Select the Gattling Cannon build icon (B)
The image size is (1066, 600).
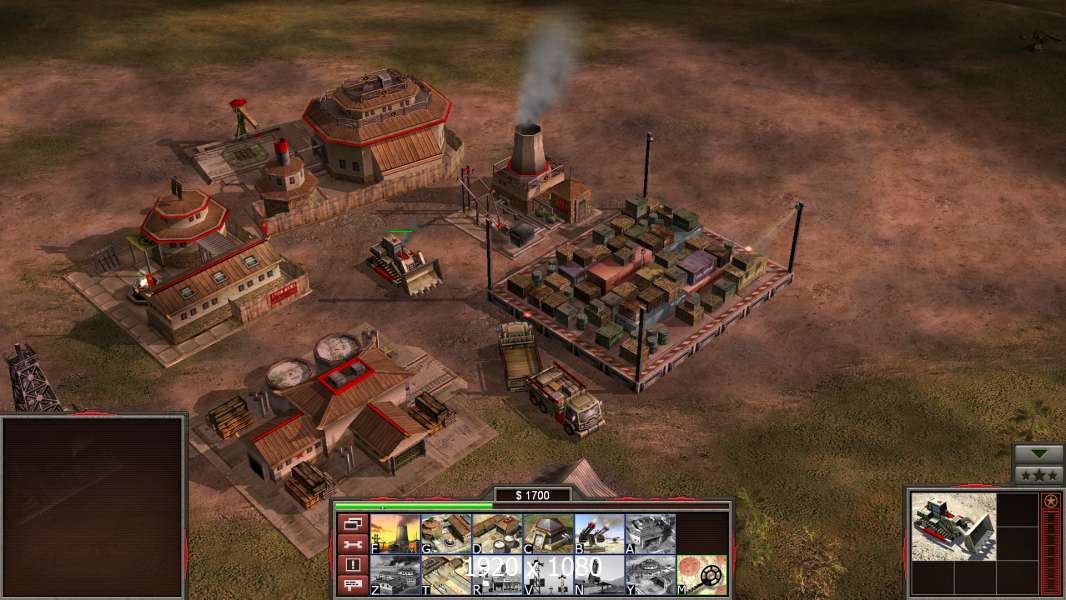(x=599, y=533)
